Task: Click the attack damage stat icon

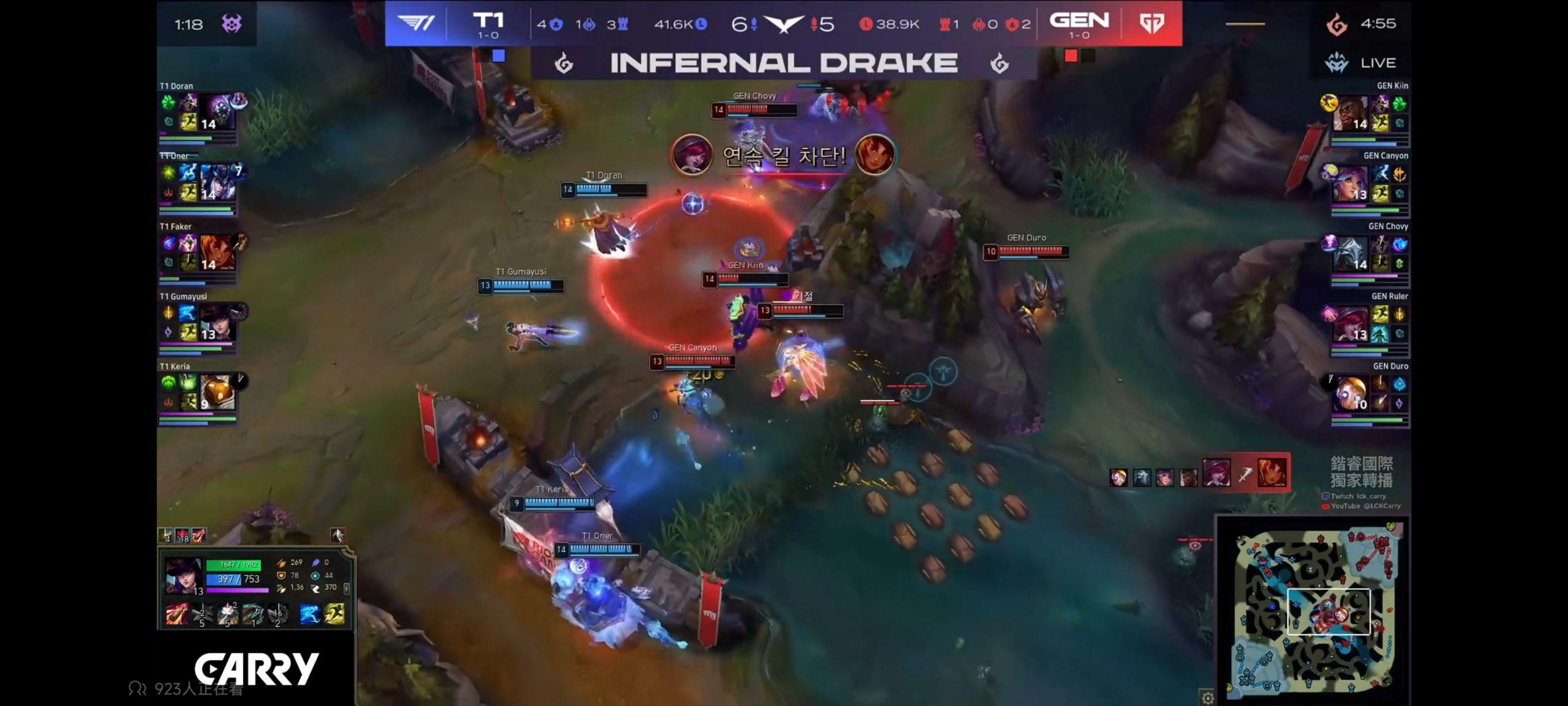Action: [x=281, y=564]
